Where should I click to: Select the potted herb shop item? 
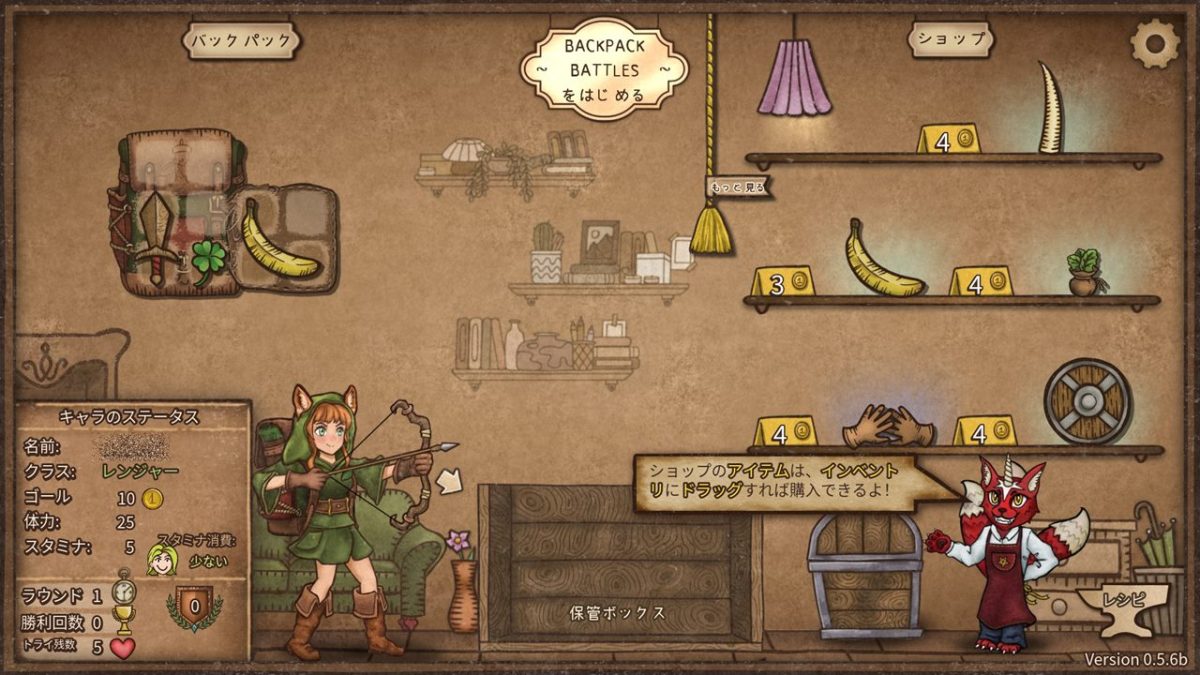1083,271
